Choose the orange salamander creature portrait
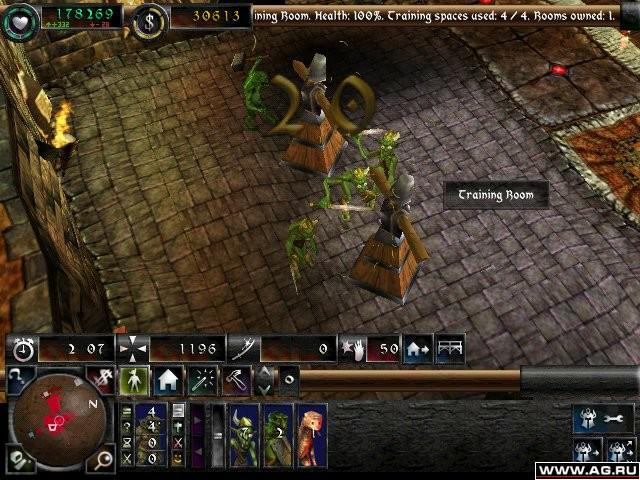The width and height of the screenshot is (640, 480). [311, 436]
